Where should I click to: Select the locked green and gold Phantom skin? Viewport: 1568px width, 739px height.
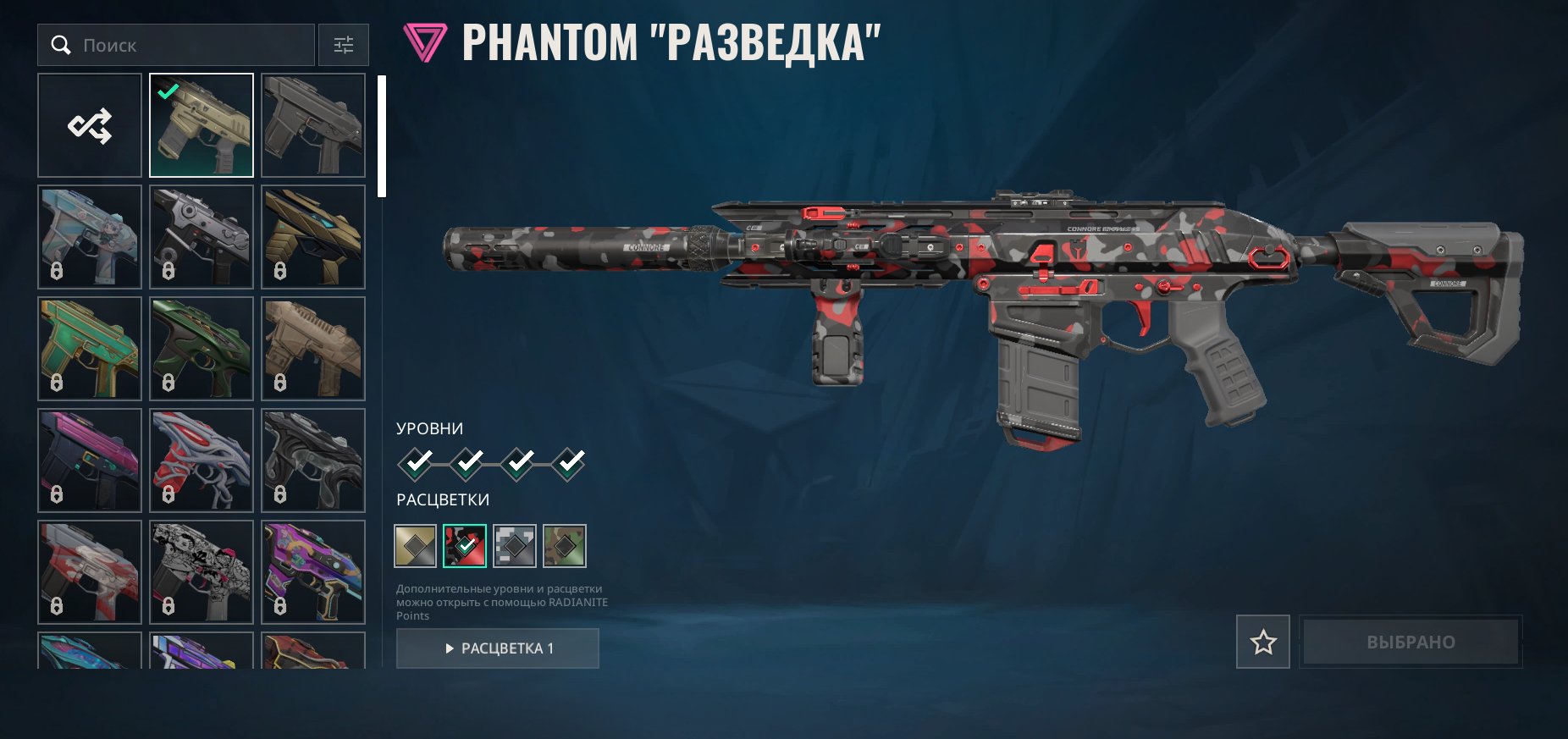tap(90, 349)
